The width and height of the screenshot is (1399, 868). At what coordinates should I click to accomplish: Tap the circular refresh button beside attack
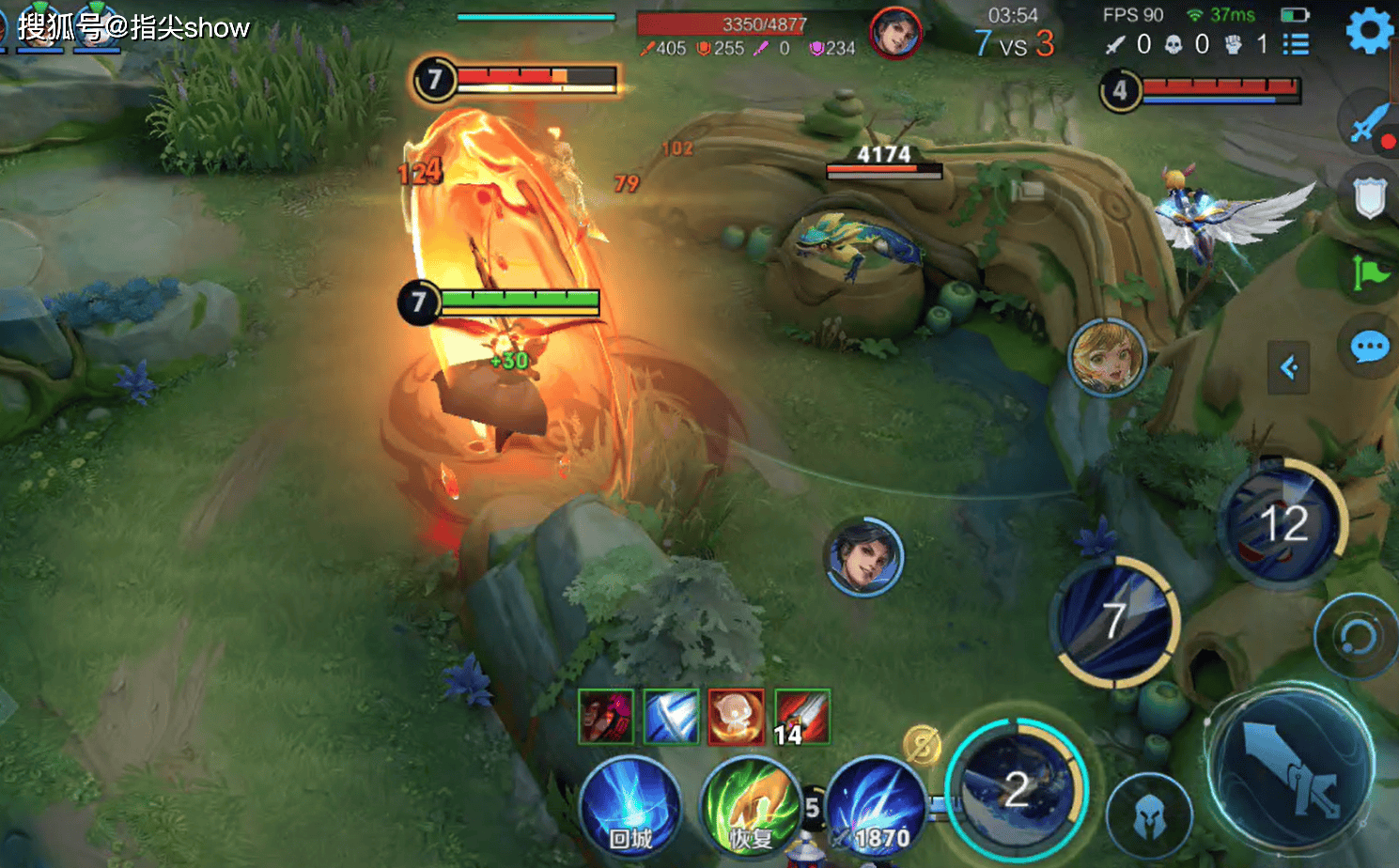pos(1356,638)
